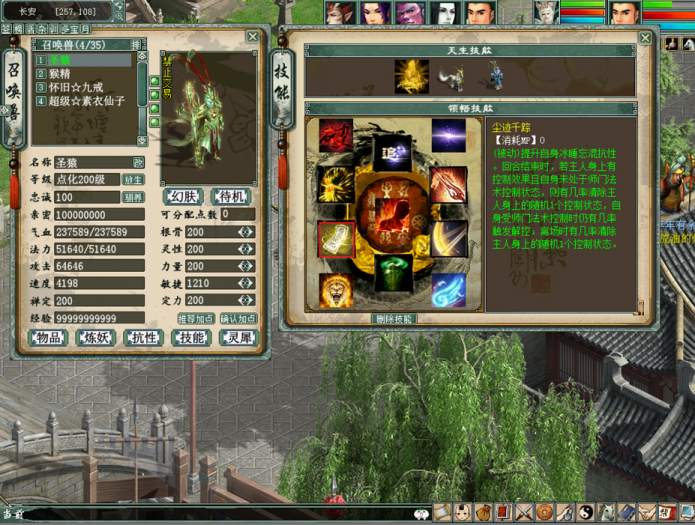Open the 灵犀 panel
Image resolution: width=695 pixels, height=525 pixels.
tap(238, 338)
